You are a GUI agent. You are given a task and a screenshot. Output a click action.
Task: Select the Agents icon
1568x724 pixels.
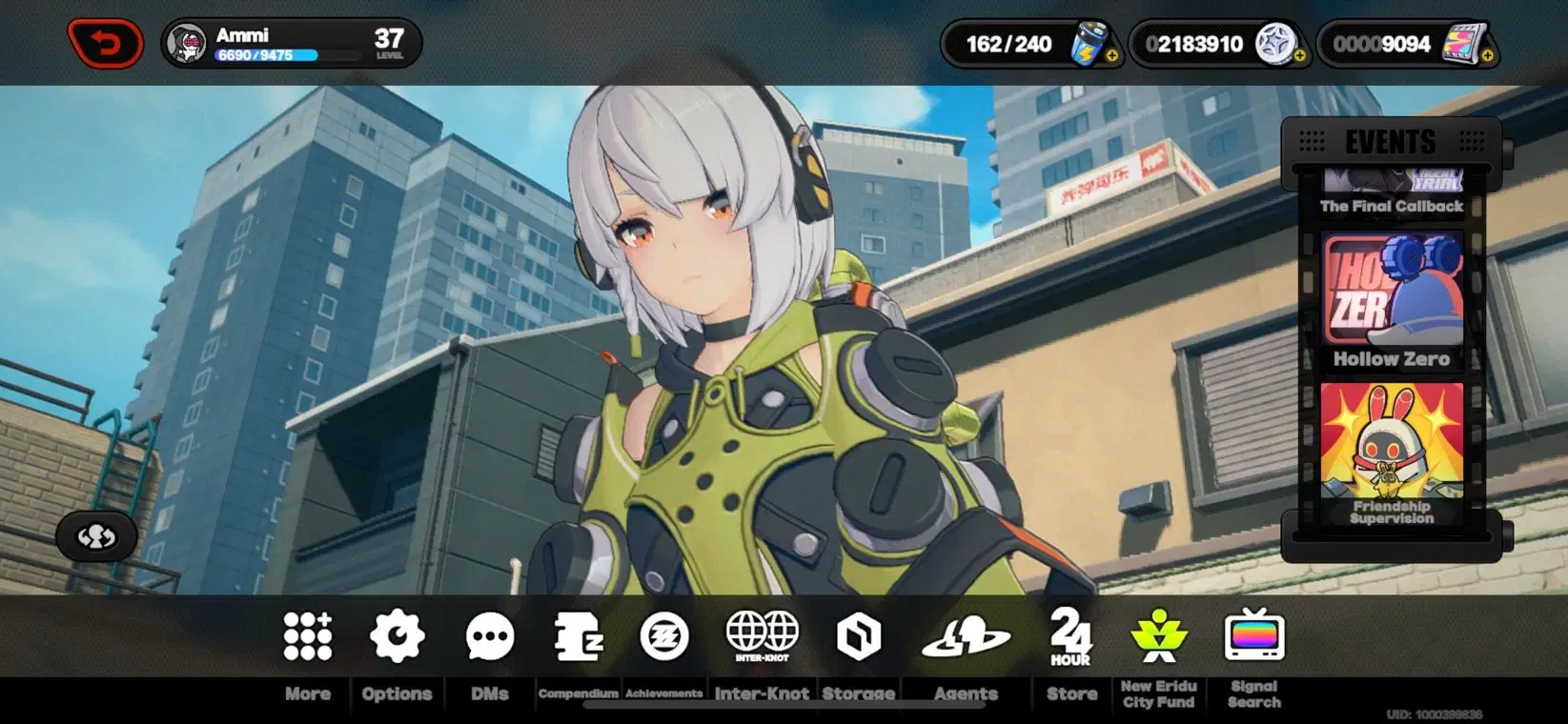pos(966,638)
